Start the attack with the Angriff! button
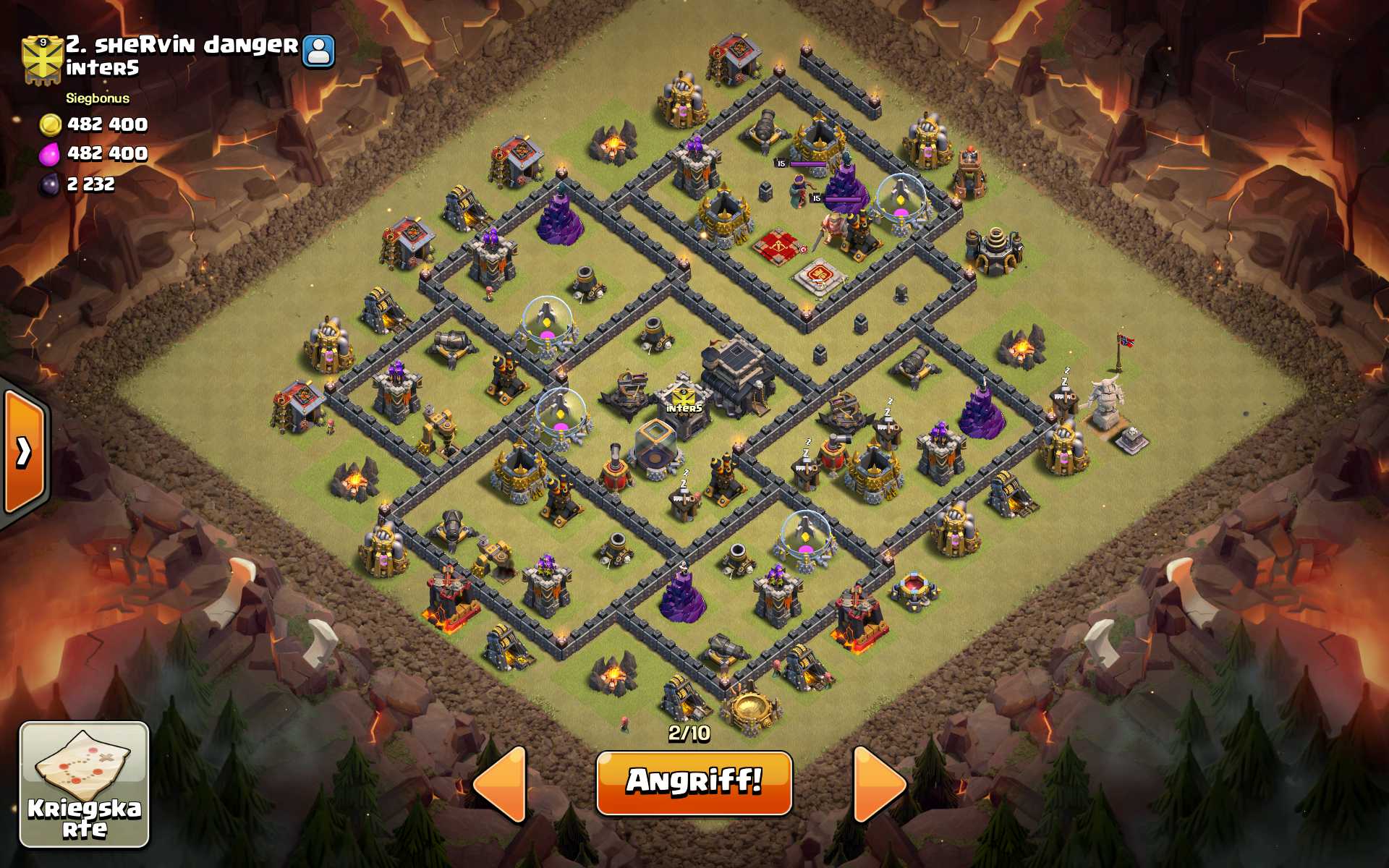The image size is (1389, 868). pos(694,783)
